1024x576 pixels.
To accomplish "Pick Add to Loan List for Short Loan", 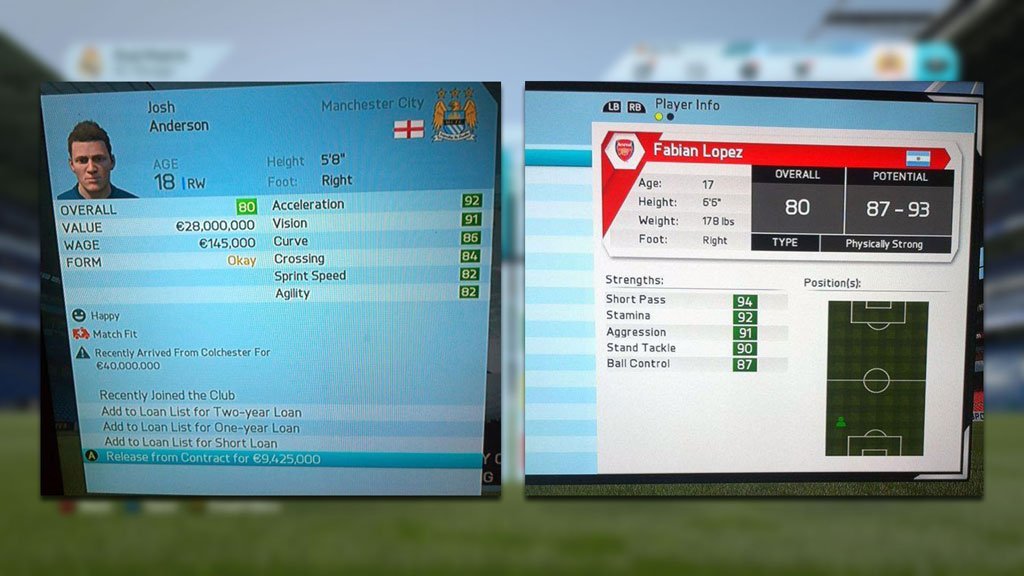I will click(191, 443).
